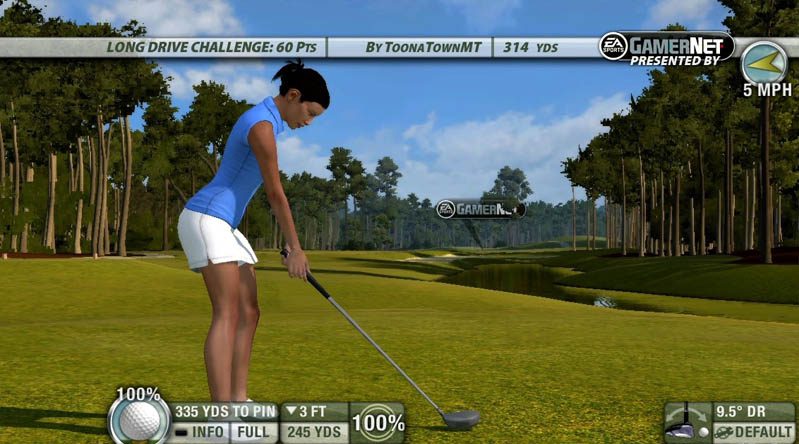Select the FULL shot type button
Viewport: 799px width, 444px height.
253,432
